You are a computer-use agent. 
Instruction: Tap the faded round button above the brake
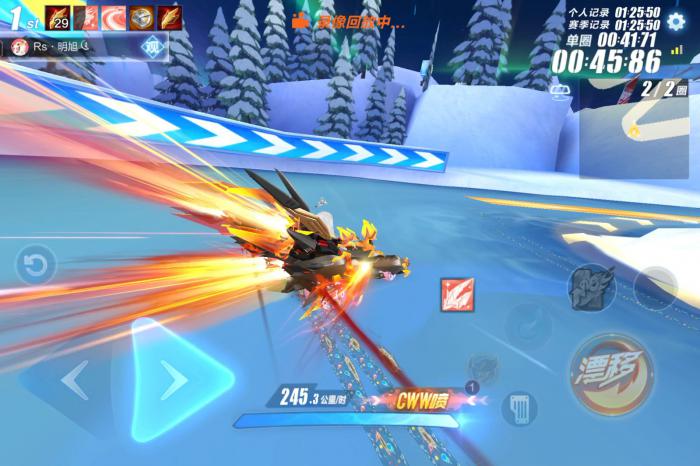tap(529, 326)
